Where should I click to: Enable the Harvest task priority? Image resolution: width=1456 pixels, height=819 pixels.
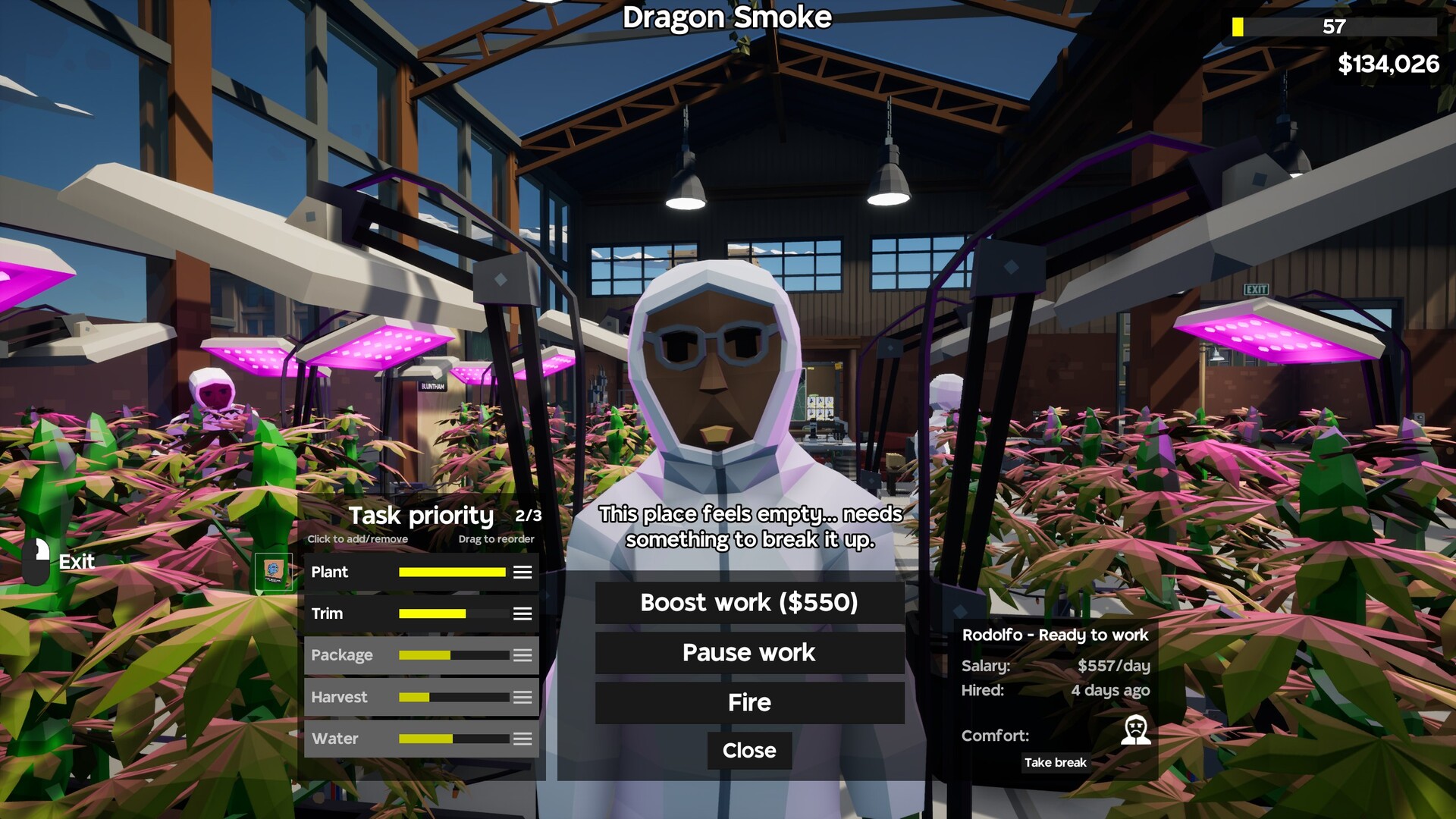pyautogui.click(x=340, y=697)
